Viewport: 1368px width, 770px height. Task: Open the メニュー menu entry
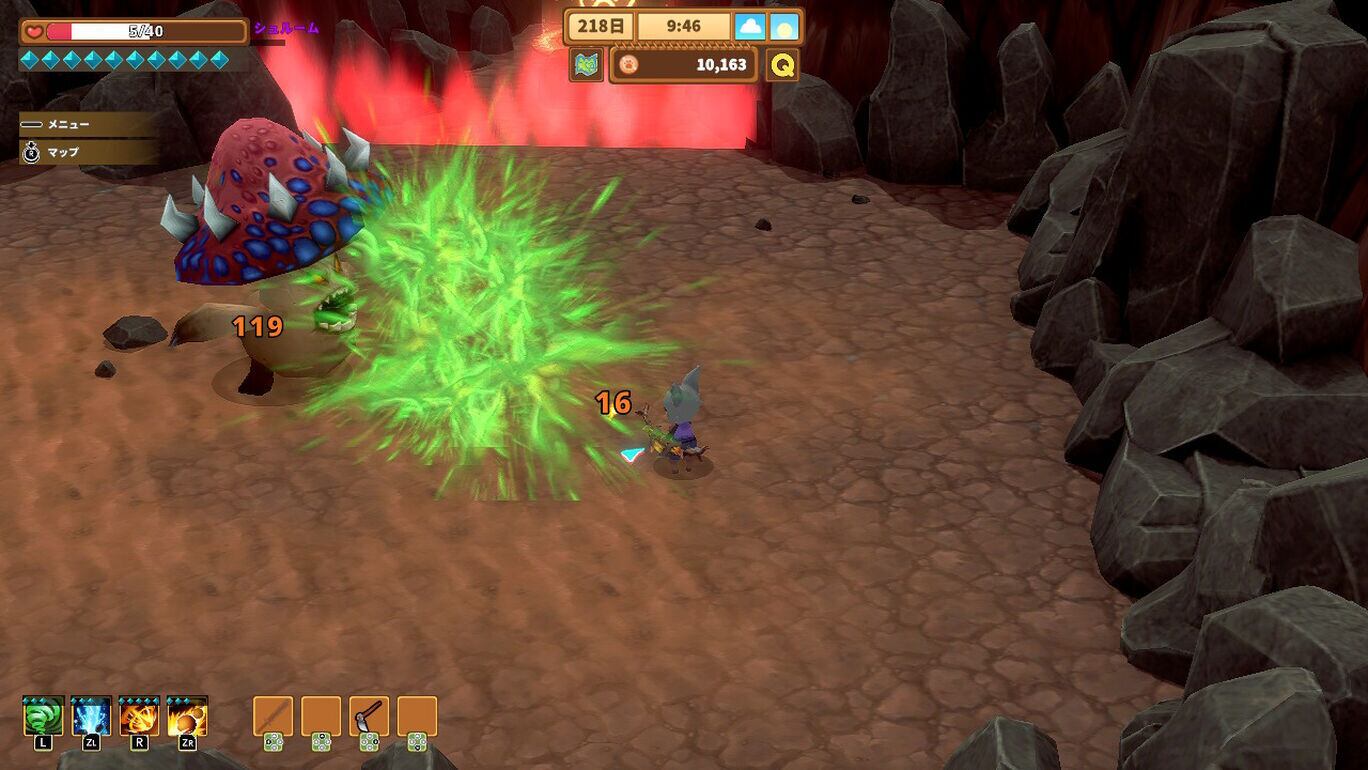[68, 124]
